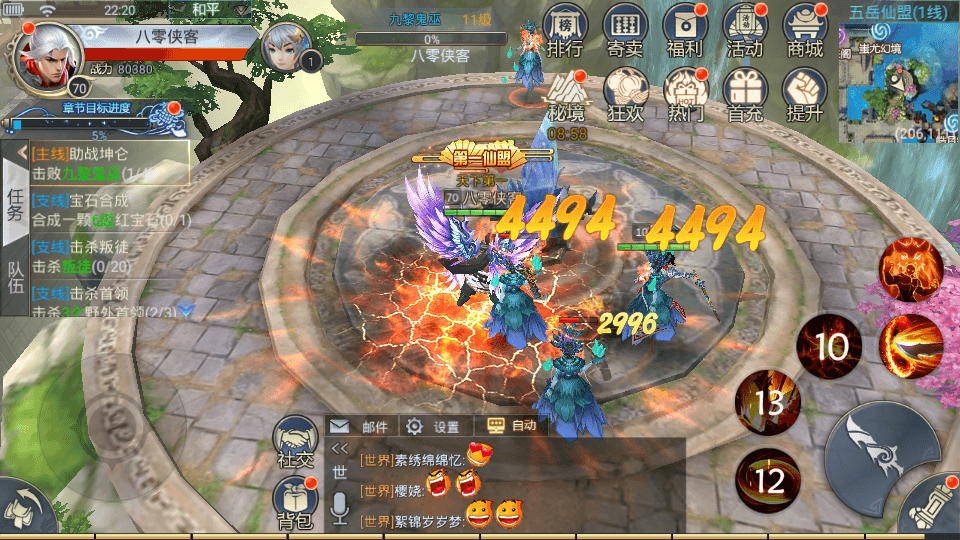Open the 商城 shop
The width and height of the screenshot is (960, 540).
point(805,31)
